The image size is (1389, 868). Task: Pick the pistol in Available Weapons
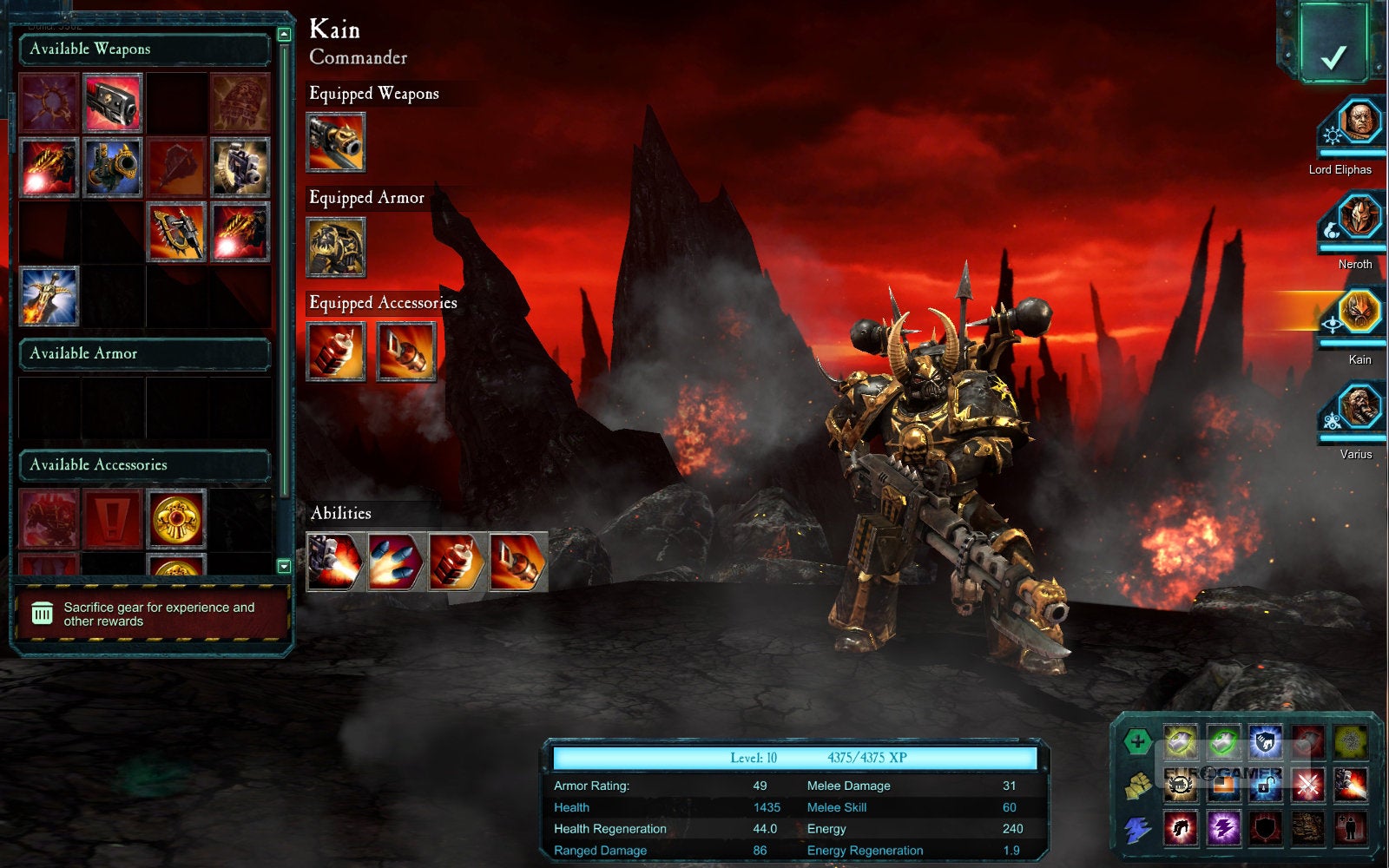[x=113, y=103]
